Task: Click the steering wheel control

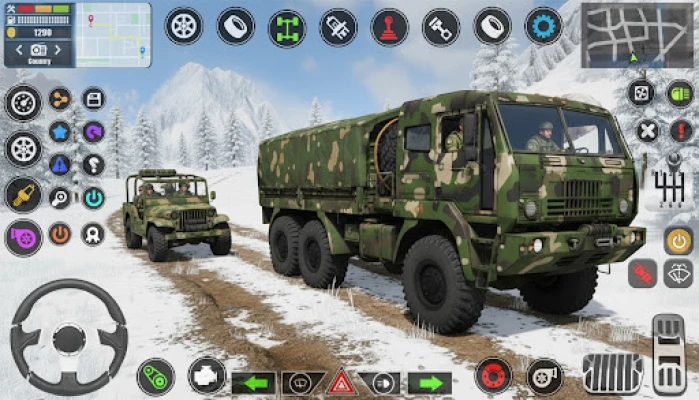Action: point(69,336)
